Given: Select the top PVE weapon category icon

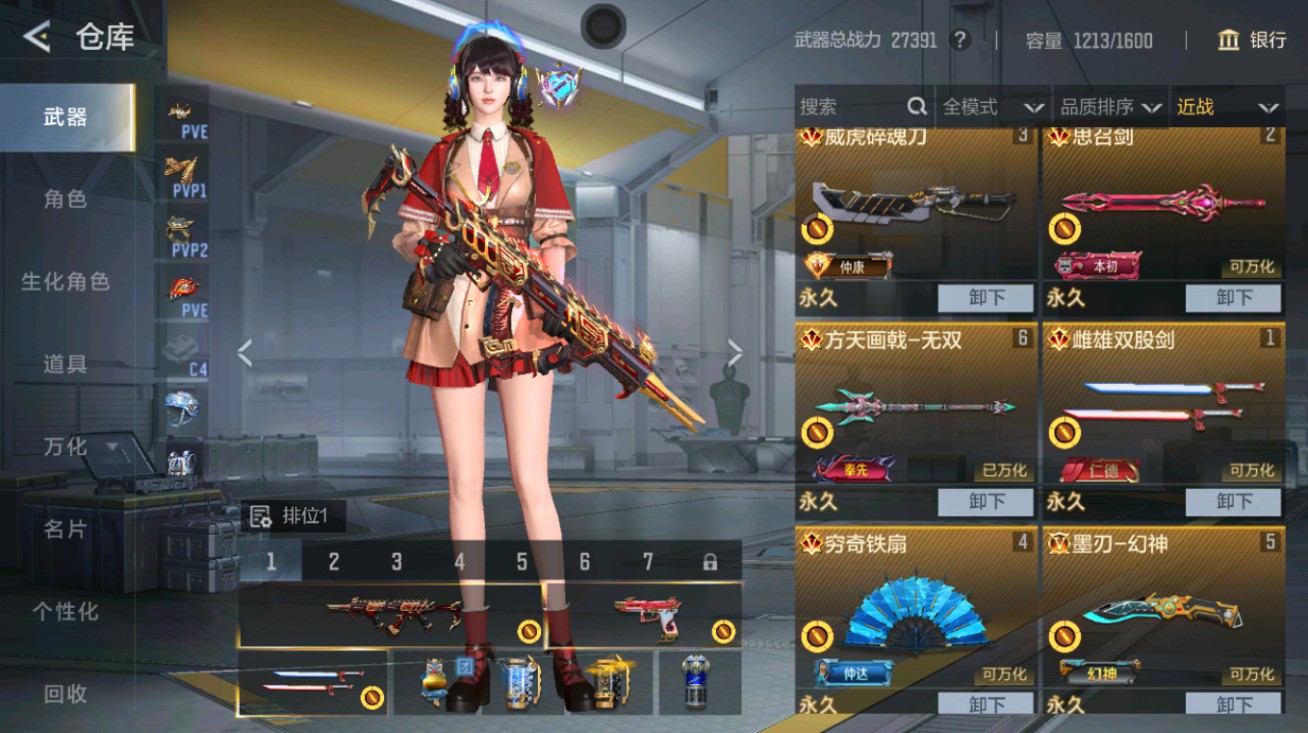Looking at the screenshot, I should [180, 112].
